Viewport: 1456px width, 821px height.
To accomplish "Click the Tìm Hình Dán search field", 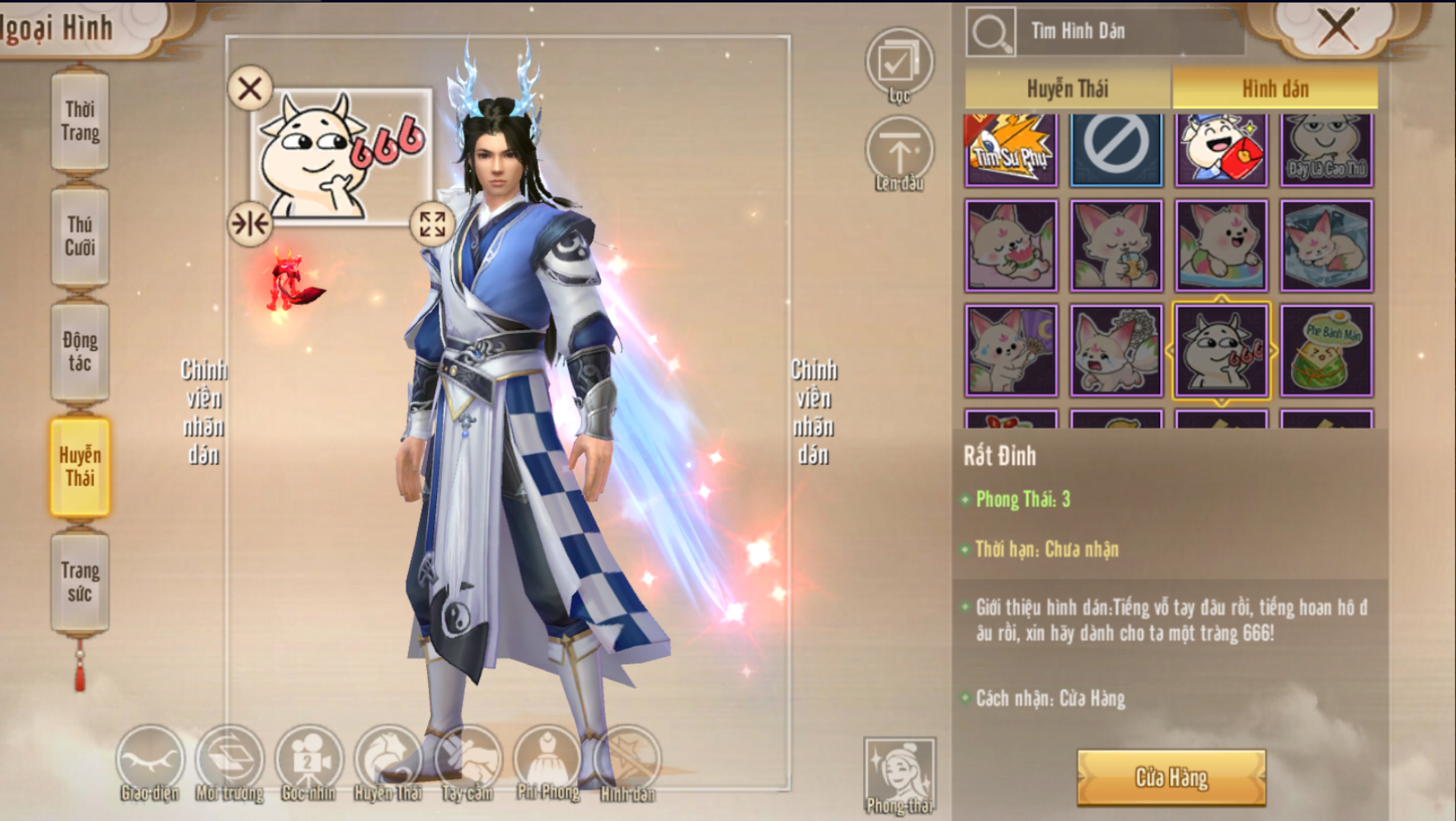I will (x=1128, y=31).
